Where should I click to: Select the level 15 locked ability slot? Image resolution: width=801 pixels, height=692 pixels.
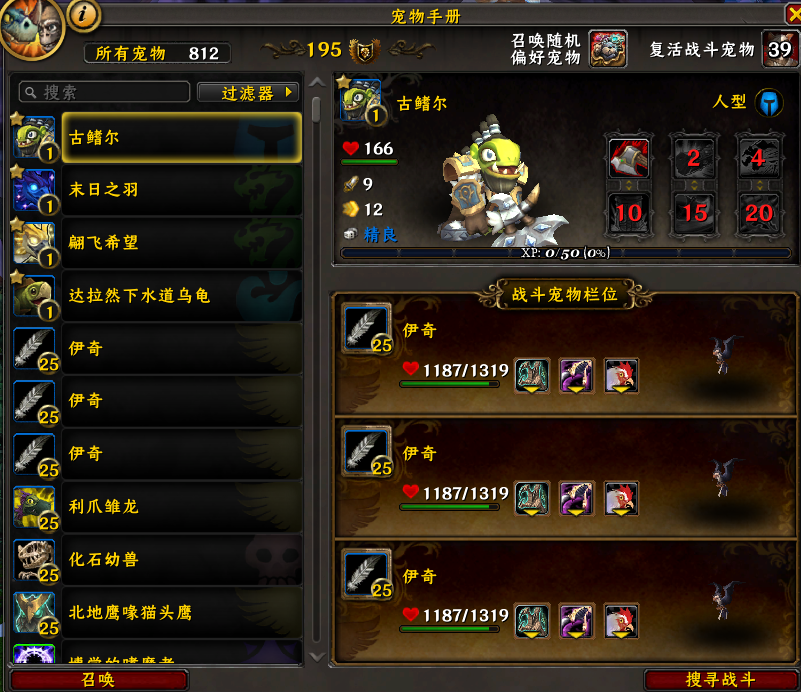(x=694, y=210)
